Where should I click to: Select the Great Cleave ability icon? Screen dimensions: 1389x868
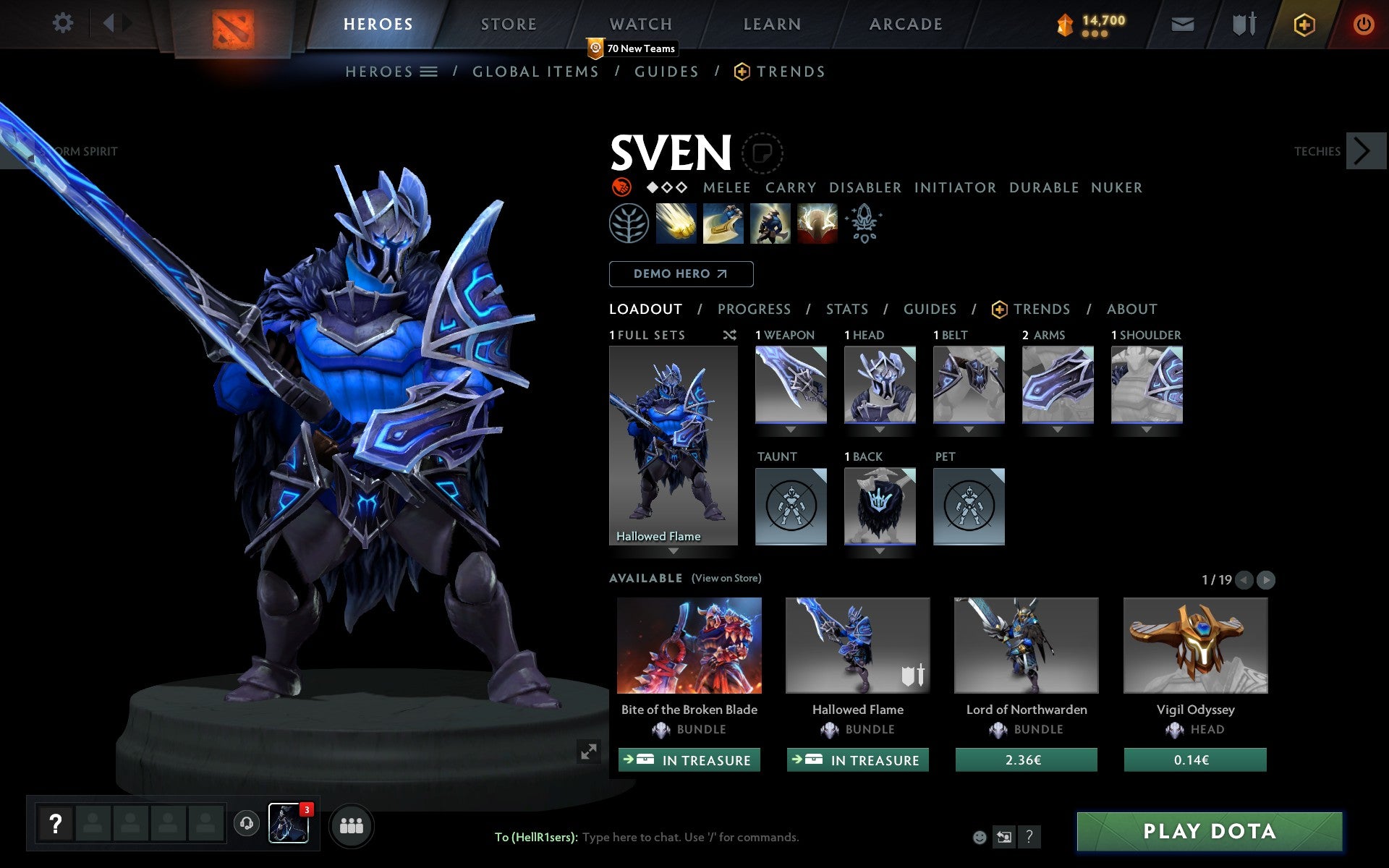click(x=723, y=224)
